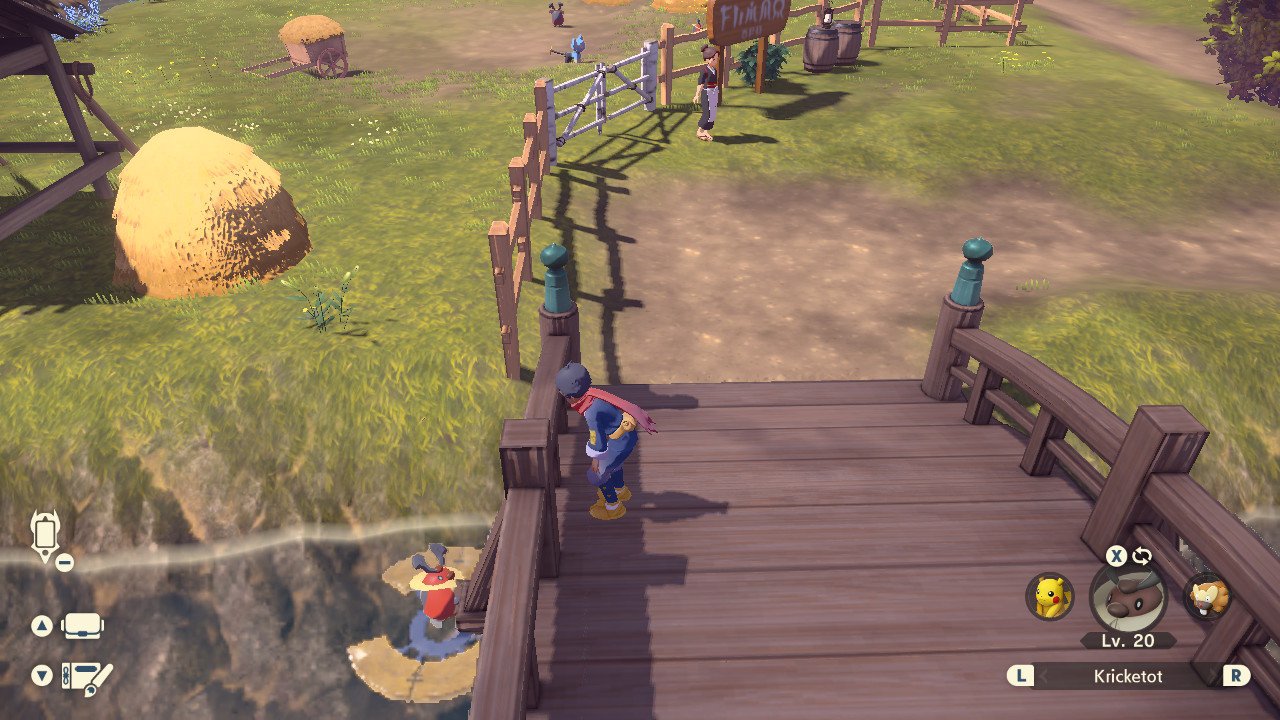Select the Pikachu party portrait
Screen dimensions: 1280x720
tap(1049, 596)
